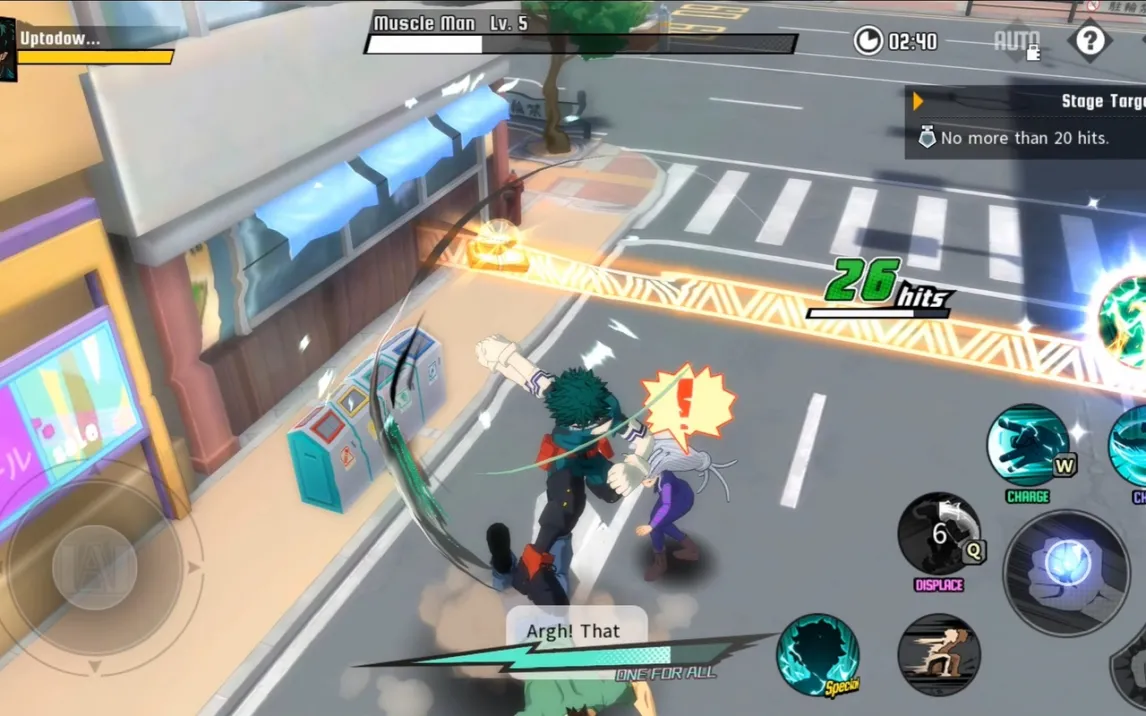The width and height of the screenshot is (1146, 716).
Task: Activate the dash sprint skill icon
Action: click(x=938, y=655)
